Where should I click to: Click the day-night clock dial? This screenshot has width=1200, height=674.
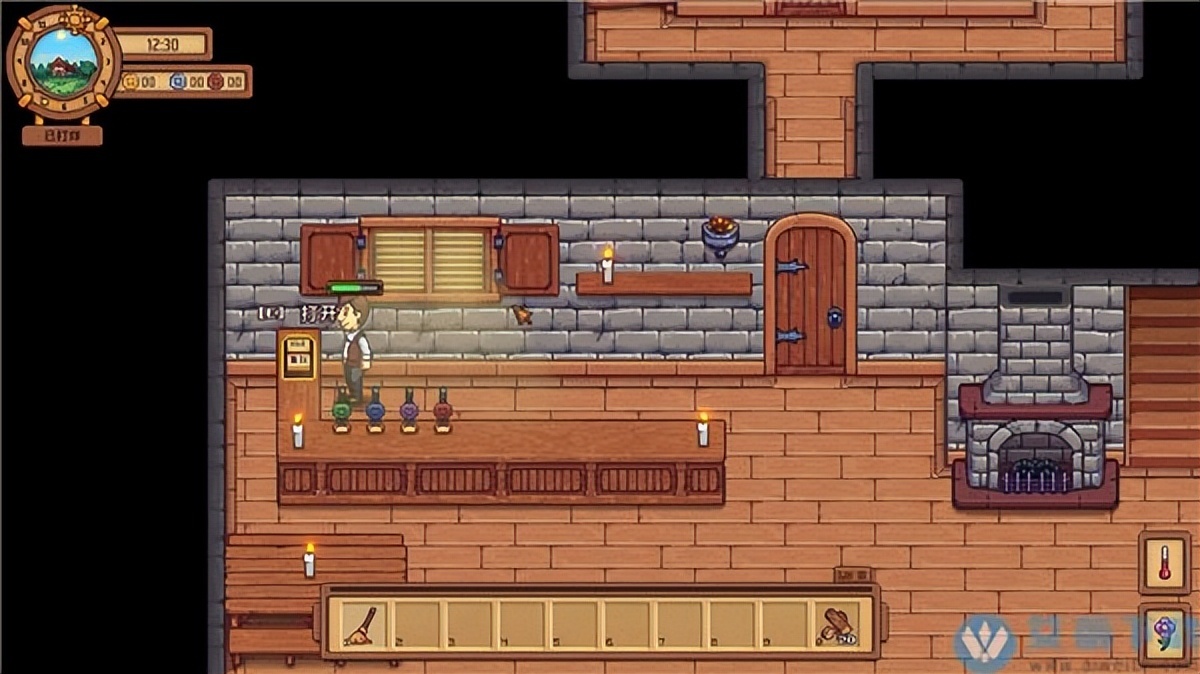point(63,63)
